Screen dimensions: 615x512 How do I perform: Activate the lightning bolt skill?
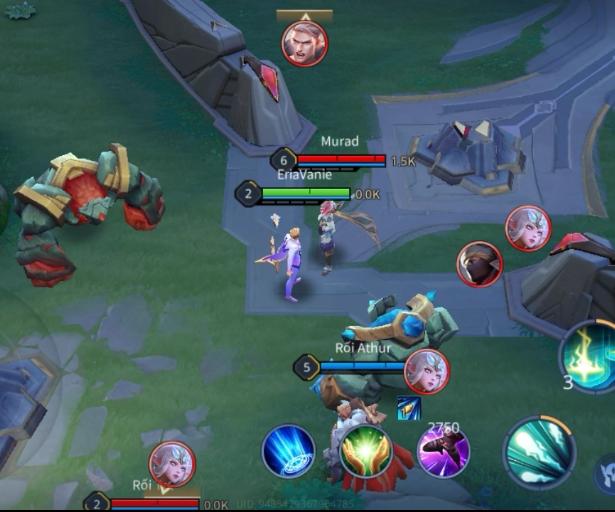click(x=590, y=355)
